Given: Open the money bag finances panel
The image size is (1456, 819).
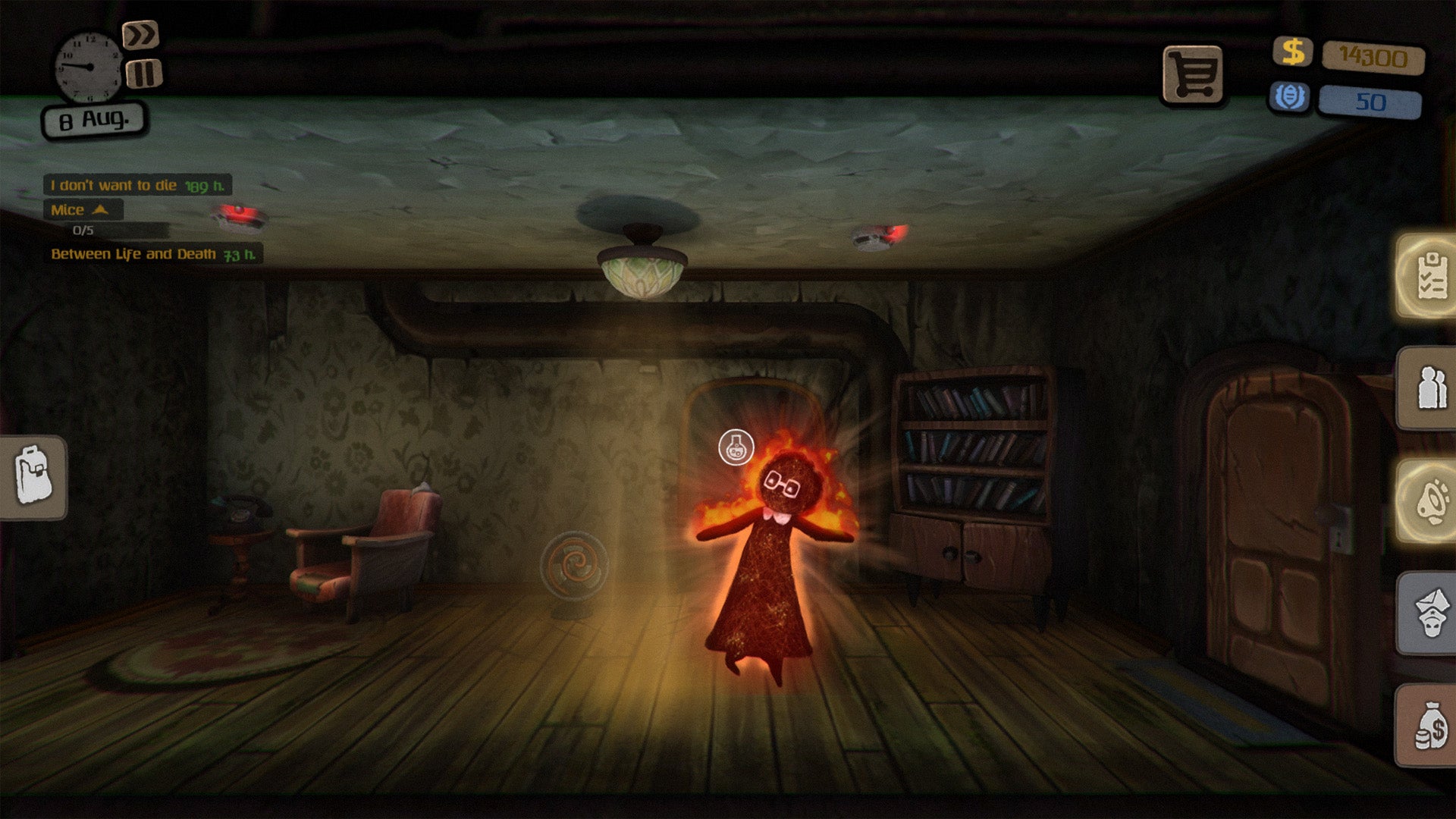Looking at the screenshot, I should coord(1429,725).
